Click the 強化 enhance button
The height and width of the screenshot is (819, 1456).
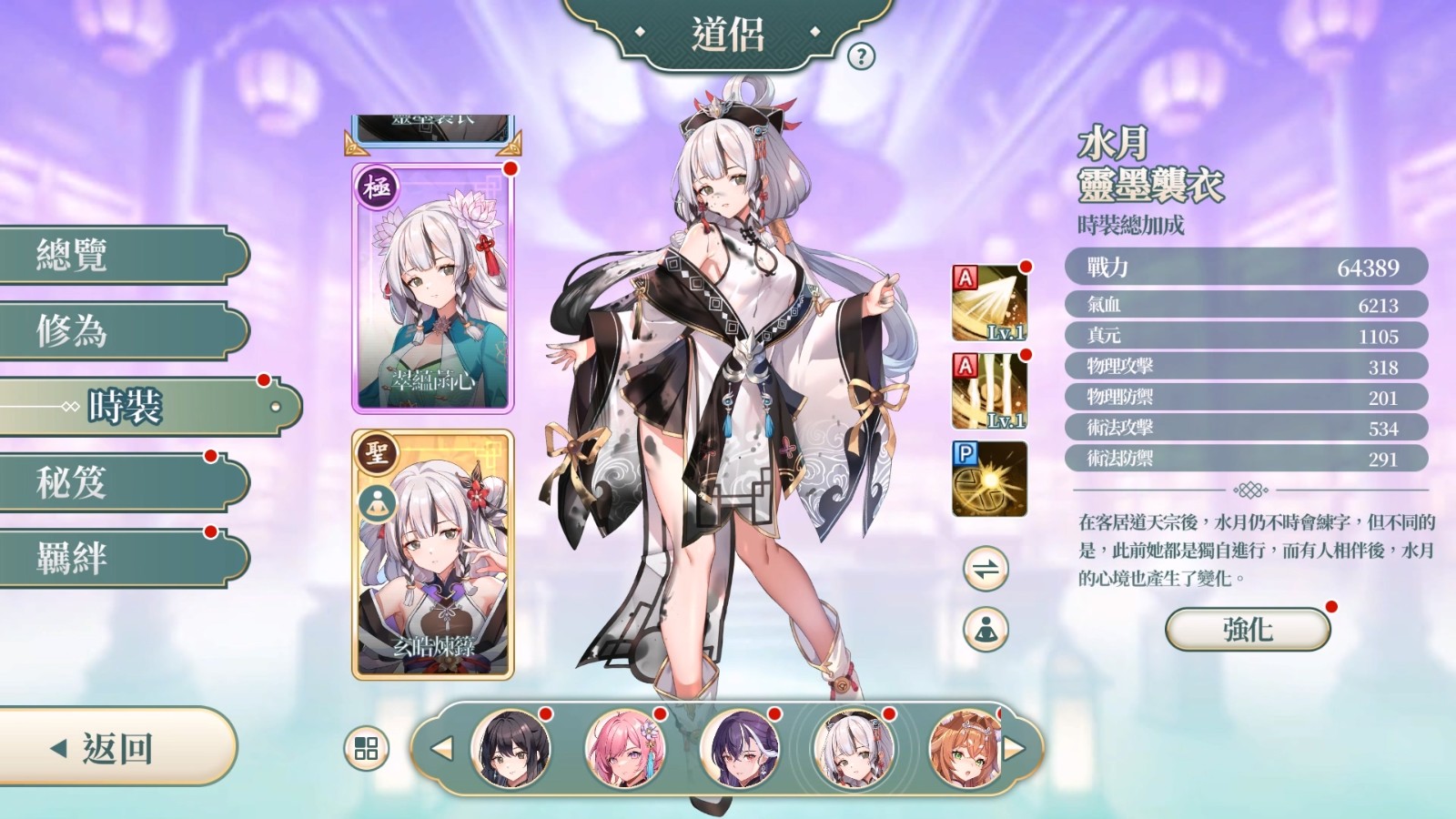(x=1248, y=629)
